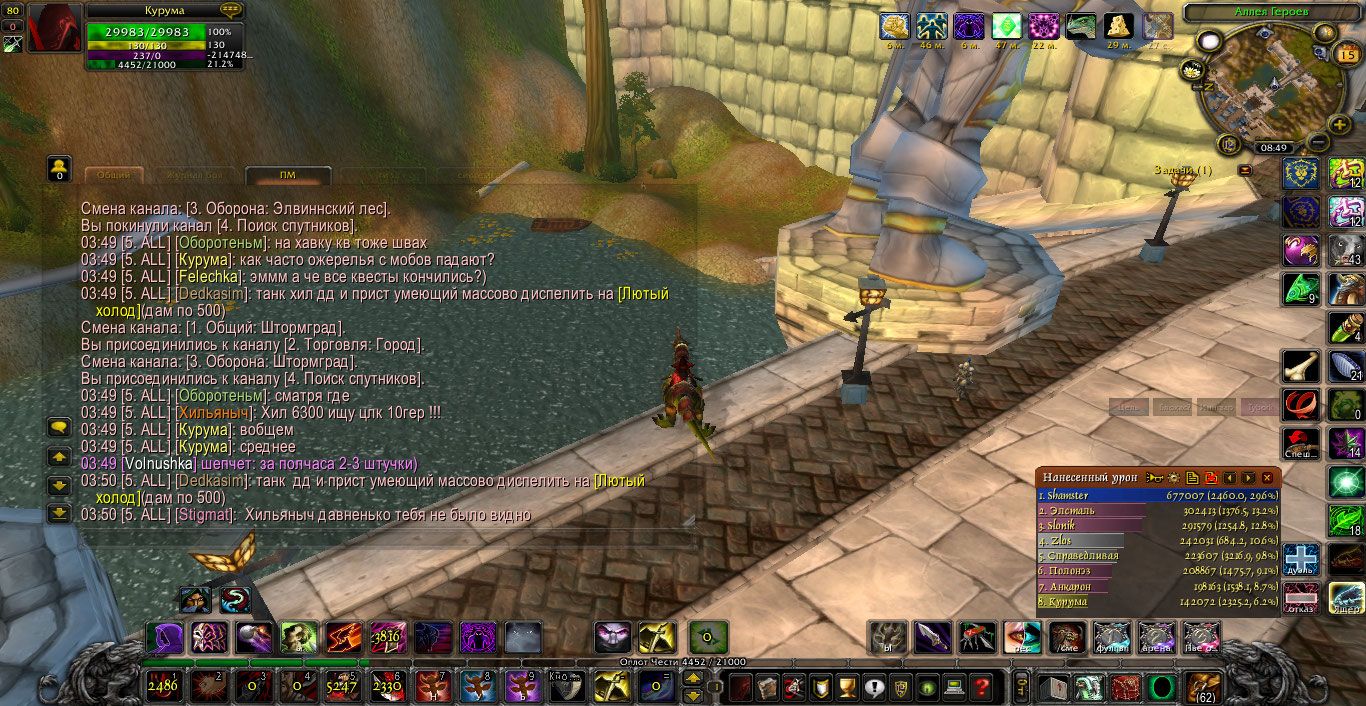Select the cheese buff icon

pyautogui.click(x=1119, y=27)
